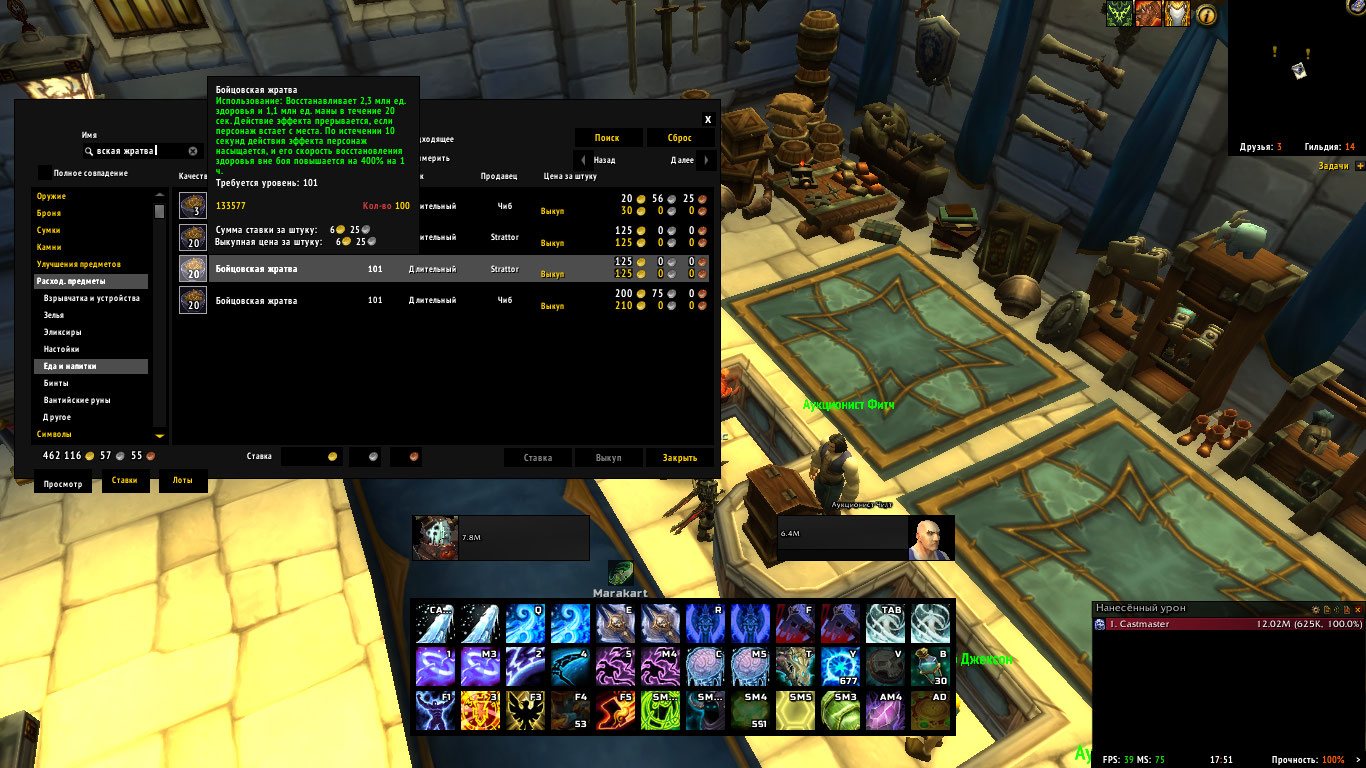Click the Поиск search button

[607, 138]
